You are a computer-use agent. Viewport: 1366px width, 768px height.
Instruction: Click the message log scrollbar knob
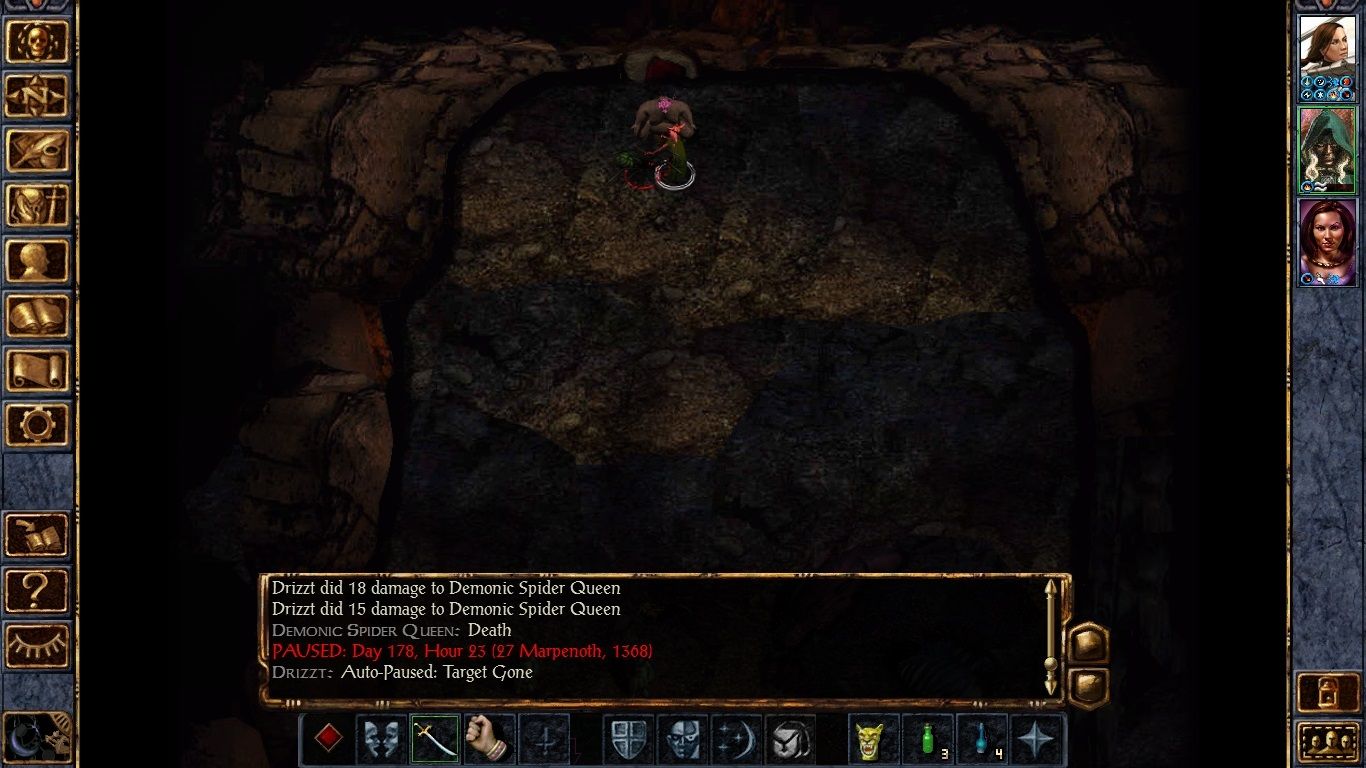1050,663
